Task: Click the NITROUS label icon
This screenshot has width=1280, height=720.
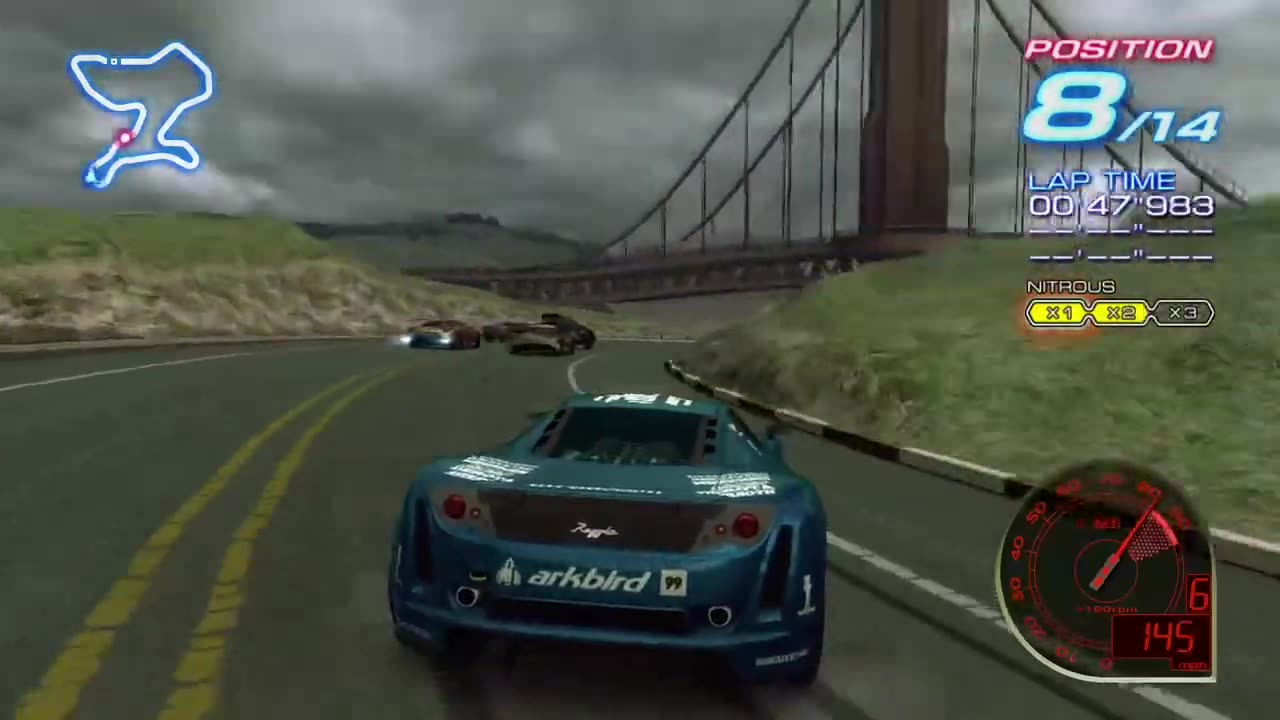Action: 1070,287
